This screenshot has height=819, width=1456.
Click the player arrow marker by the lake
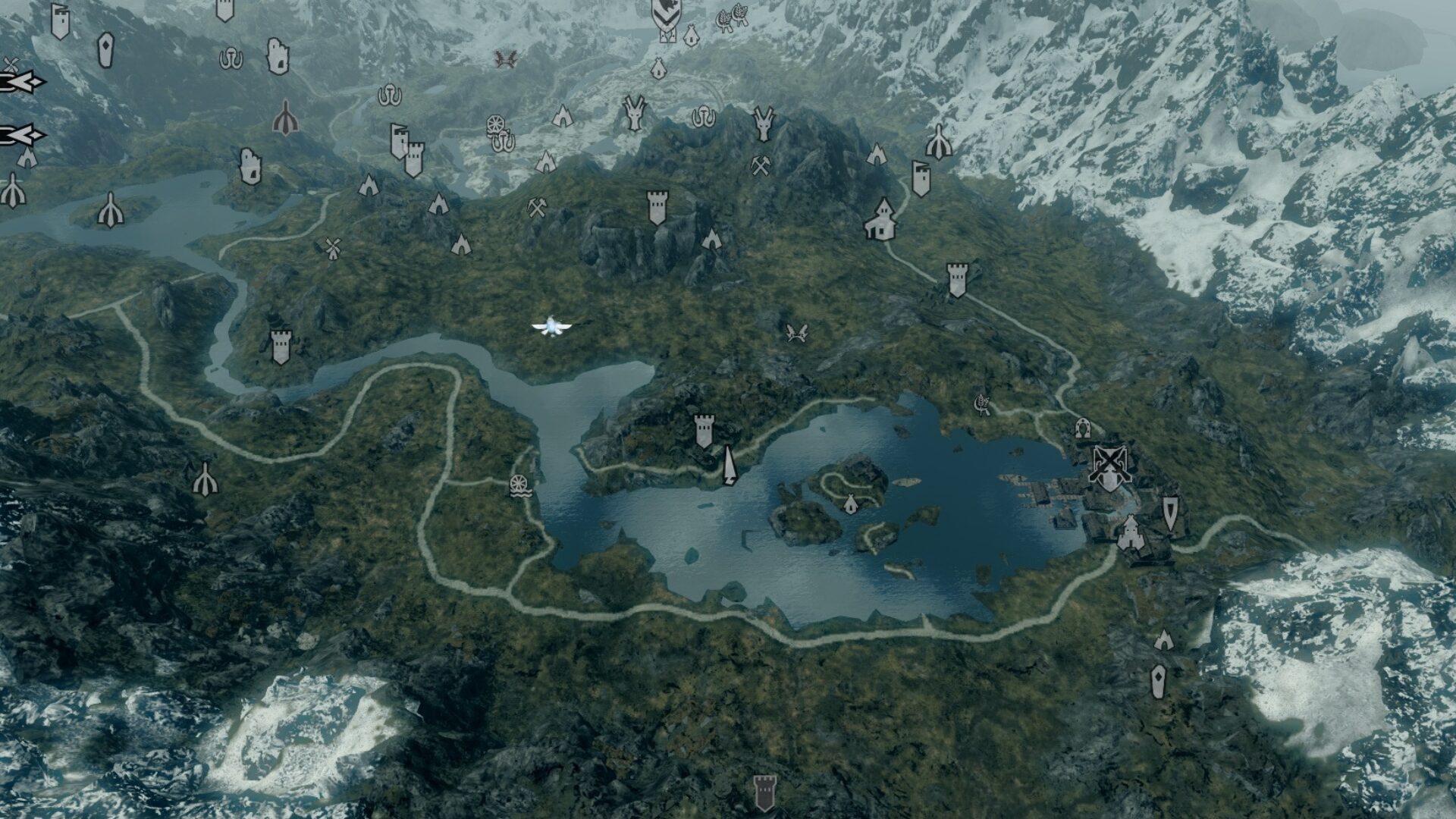[730, 466]
